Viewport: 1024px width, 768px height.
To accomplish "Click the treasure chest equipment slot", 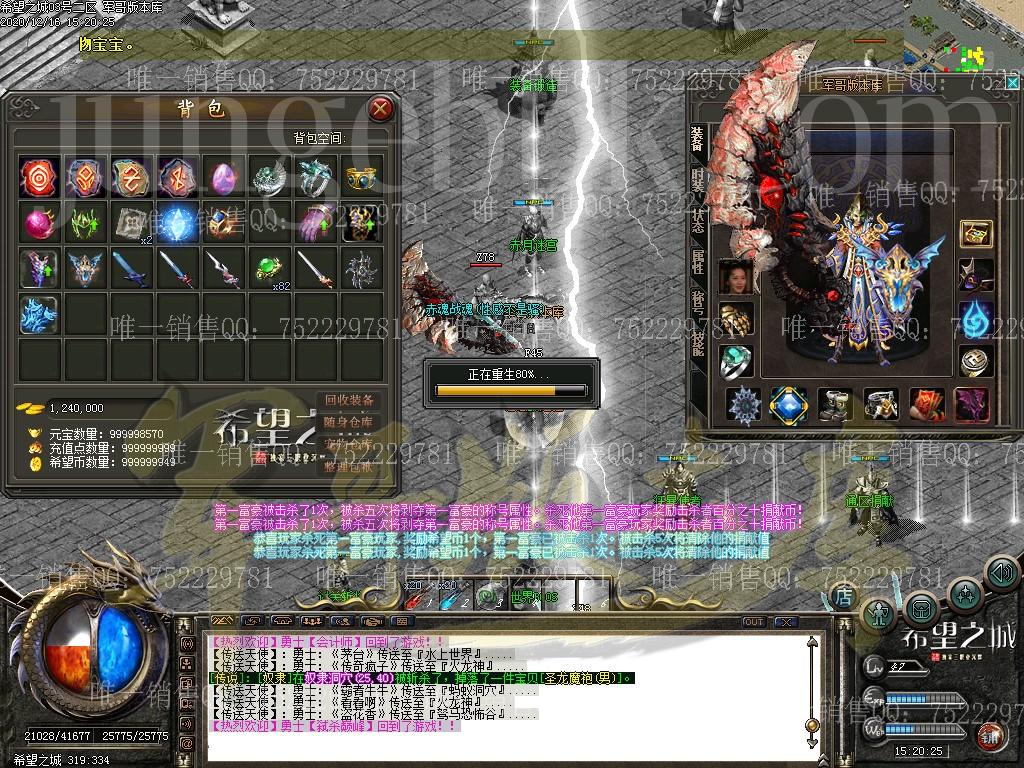I will 975,234.
